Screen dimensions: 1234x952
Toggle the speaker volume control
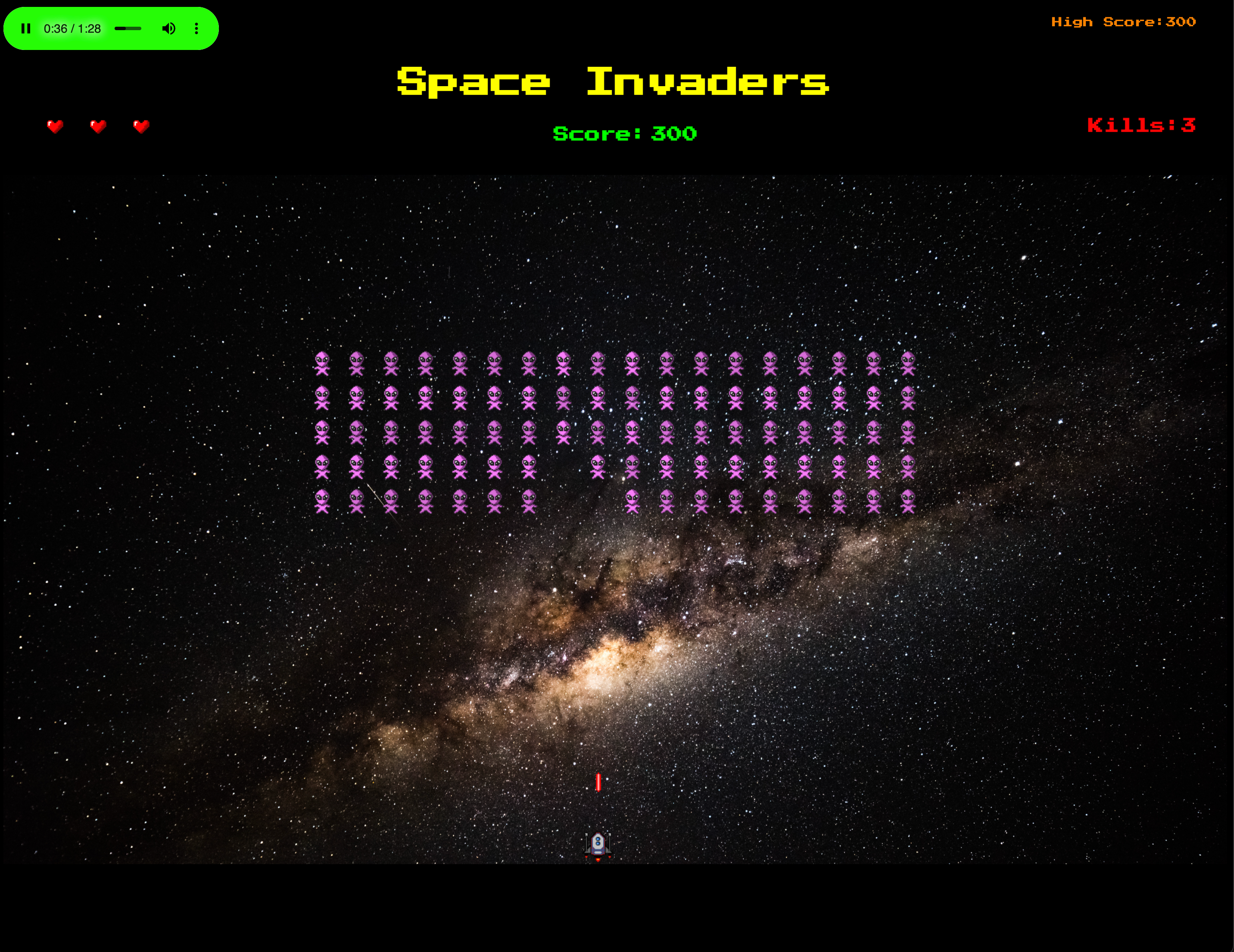169,28
